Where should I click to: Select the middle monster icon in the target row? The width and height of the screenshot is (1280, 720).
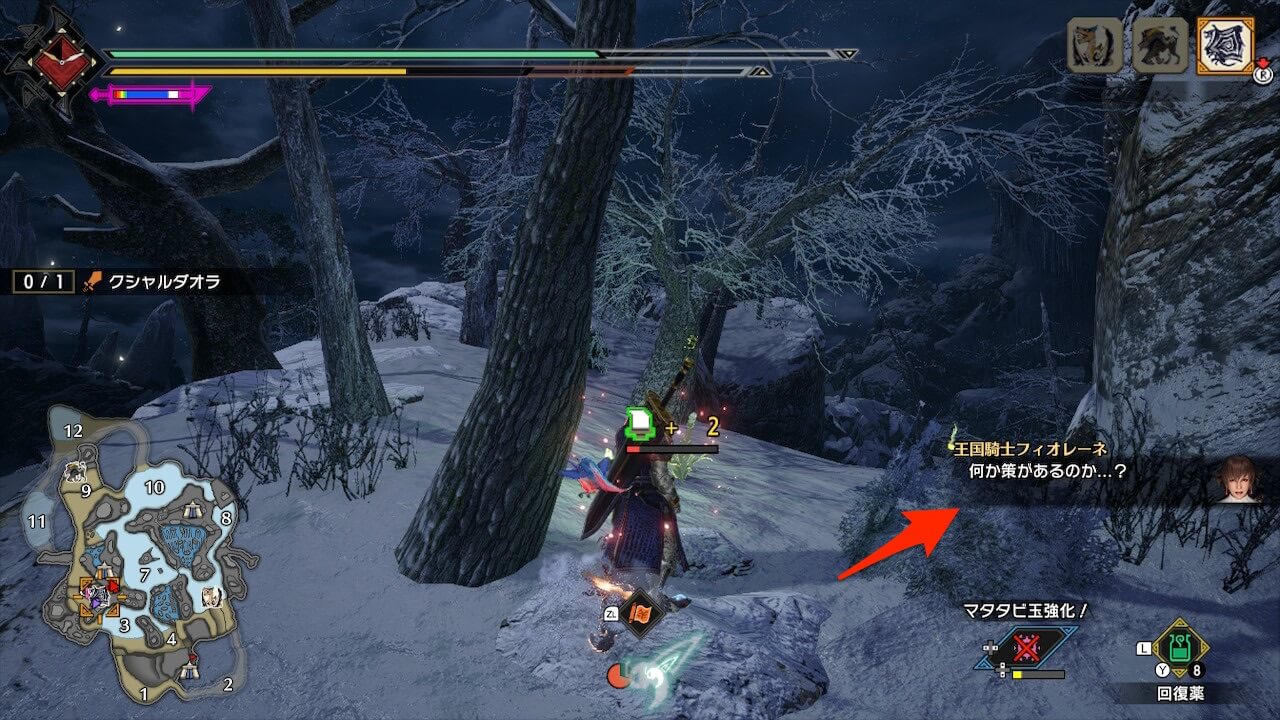pos(1159,46)
